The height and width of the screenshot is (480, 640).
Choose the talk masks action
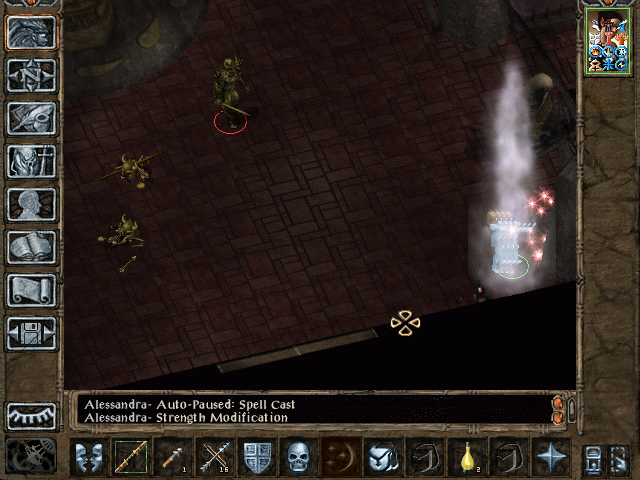click(x=89, y=457)
